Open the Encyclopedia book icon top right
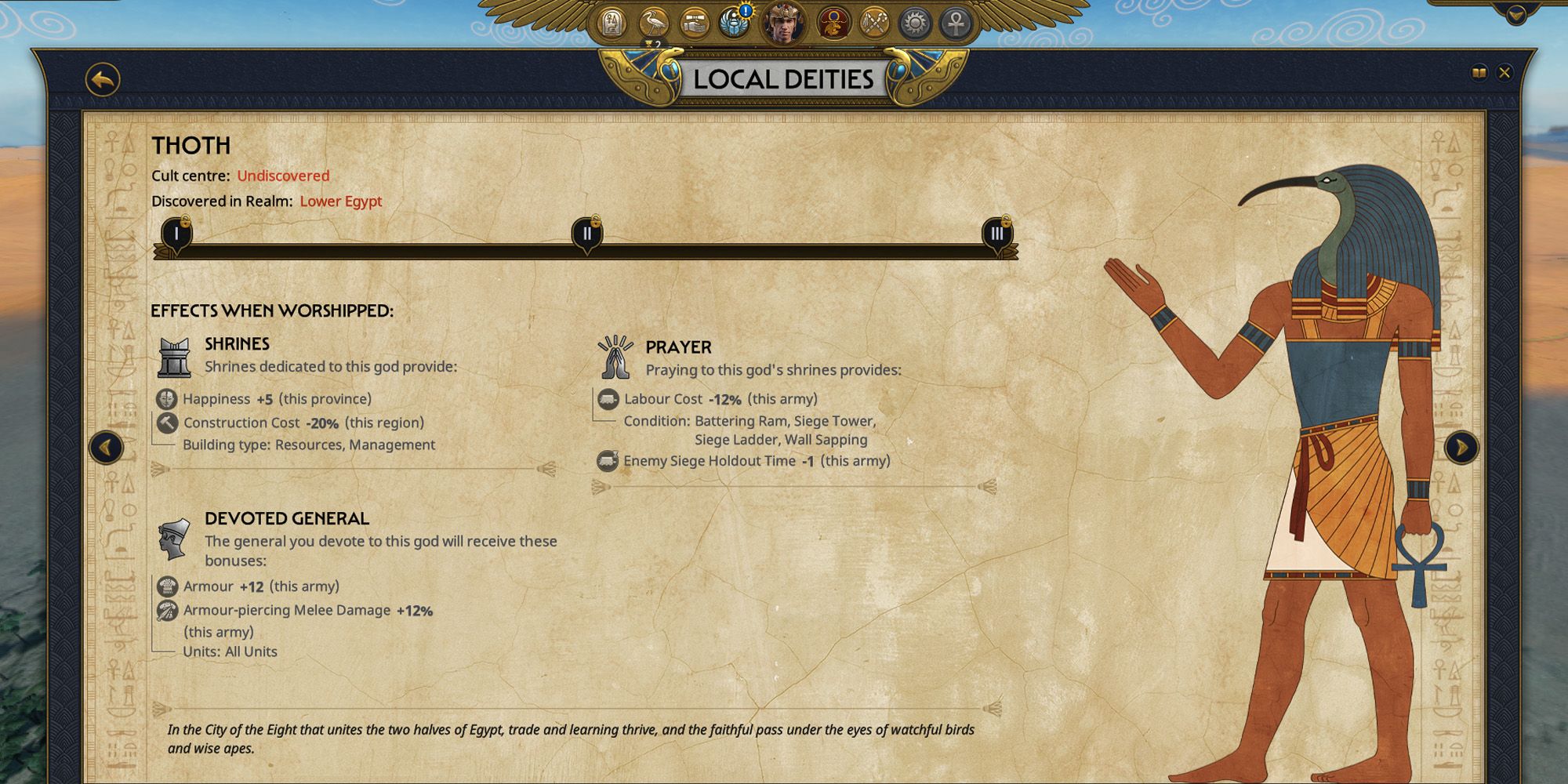1568x784 pixels. (x=1479, y=72)
